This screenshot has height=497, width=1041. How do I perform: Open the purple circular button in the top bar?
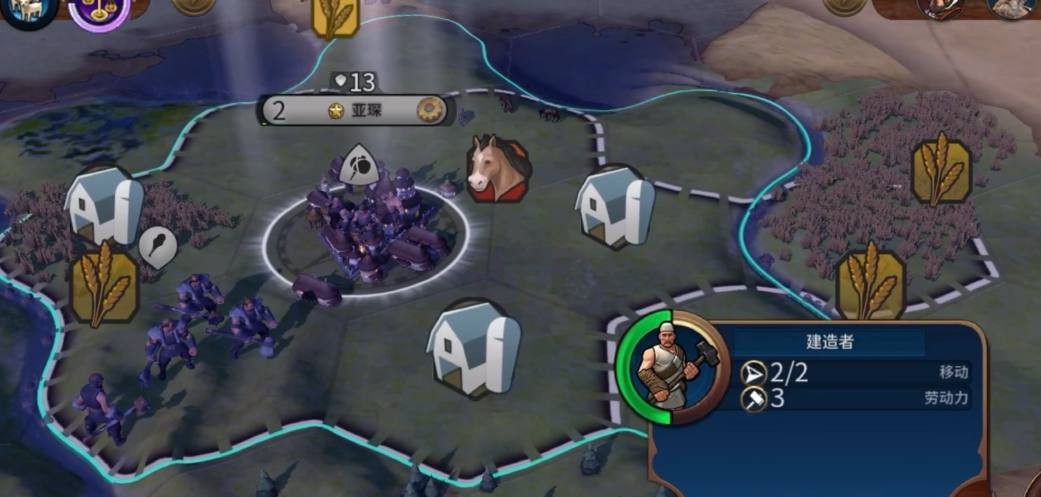(x=99, y=10)
